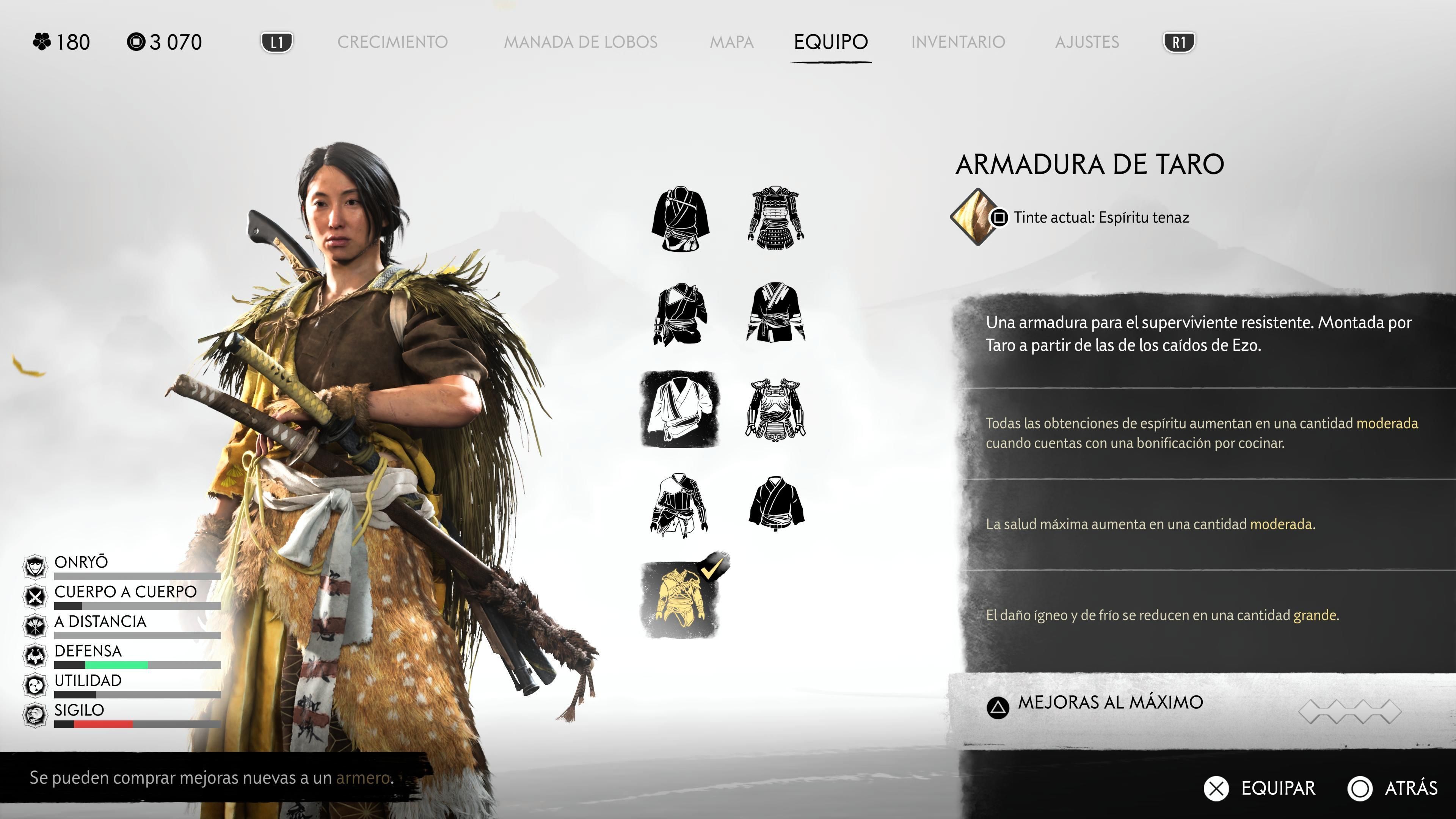Image resolution: width=1456 pixels, height=819 pixels.
Task: Open the Mapa tab
Action: click(x=733, y=42)
